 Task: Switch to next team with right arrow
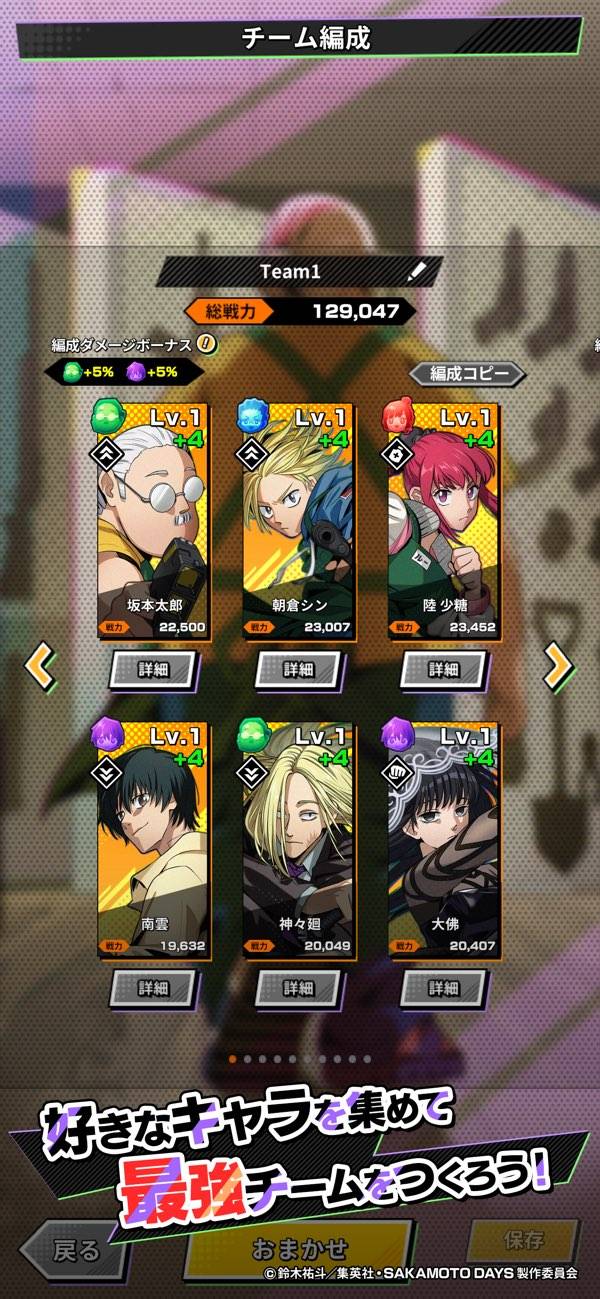point(558,665)
